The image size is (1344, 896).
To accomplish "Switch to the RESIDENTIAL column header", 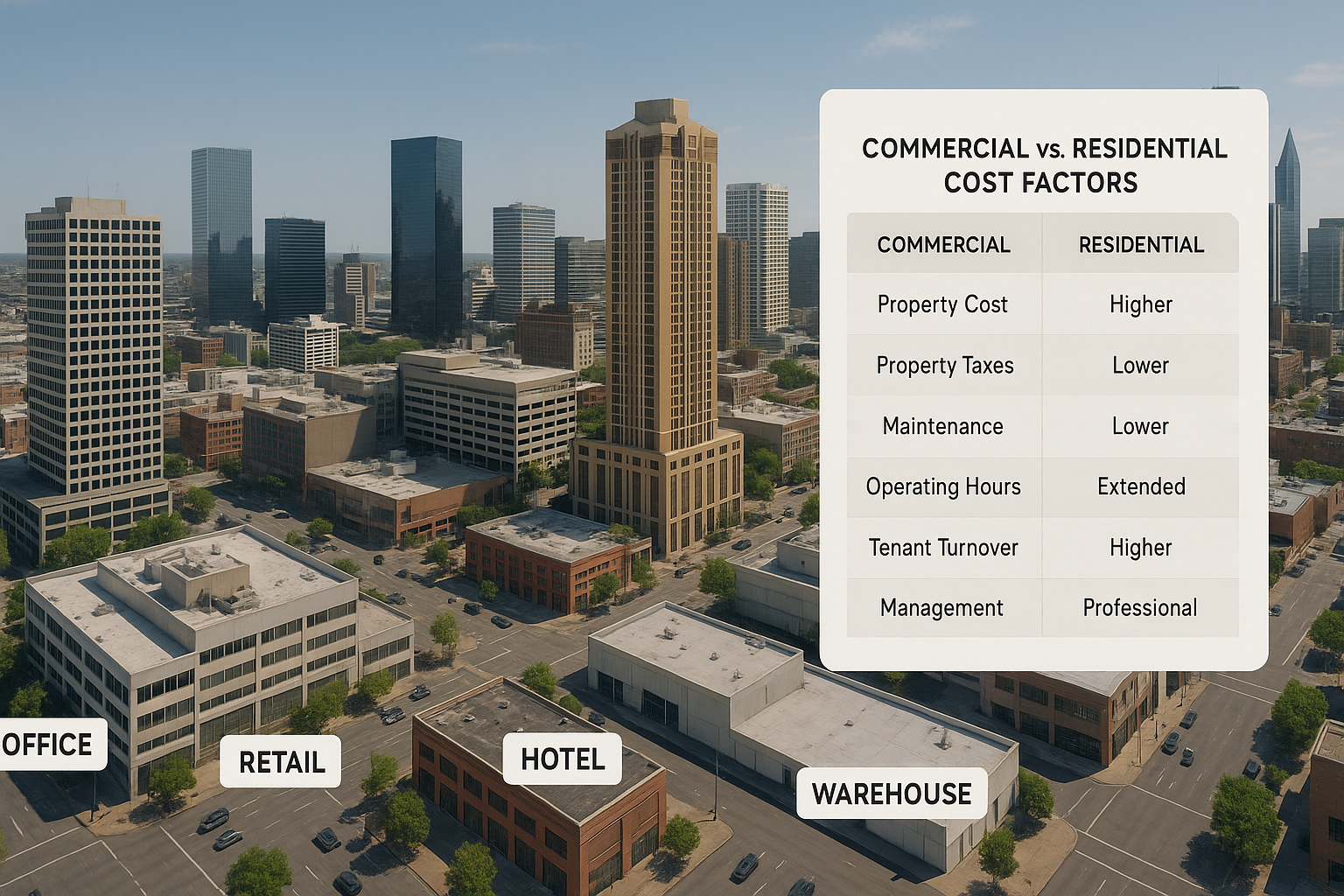I will (1141, 245).
